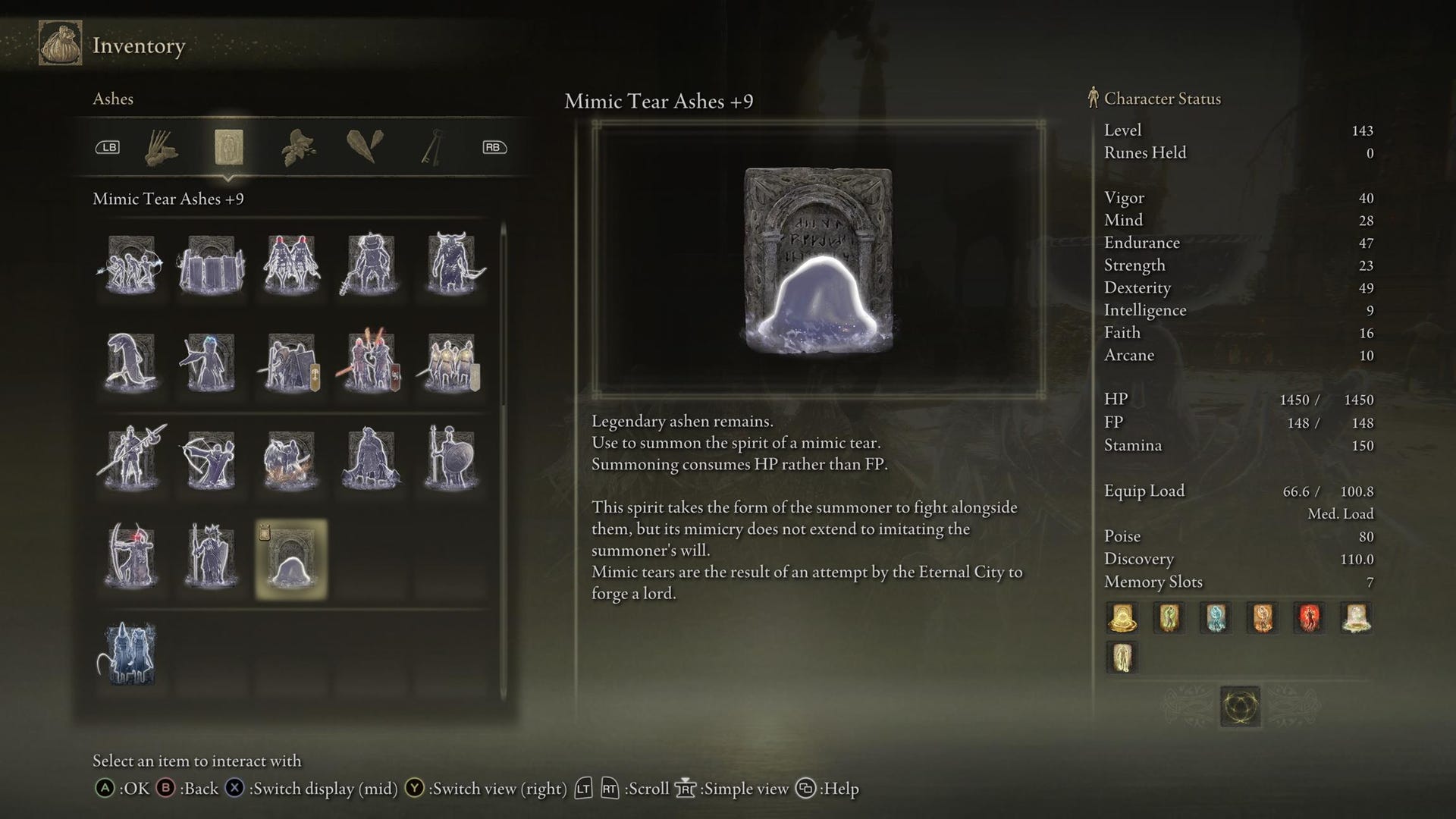The width and height of the screenshot is (1456, 819).
Task: Select the horned warrior with curved blade ashes
Action: tap(452, 265)
